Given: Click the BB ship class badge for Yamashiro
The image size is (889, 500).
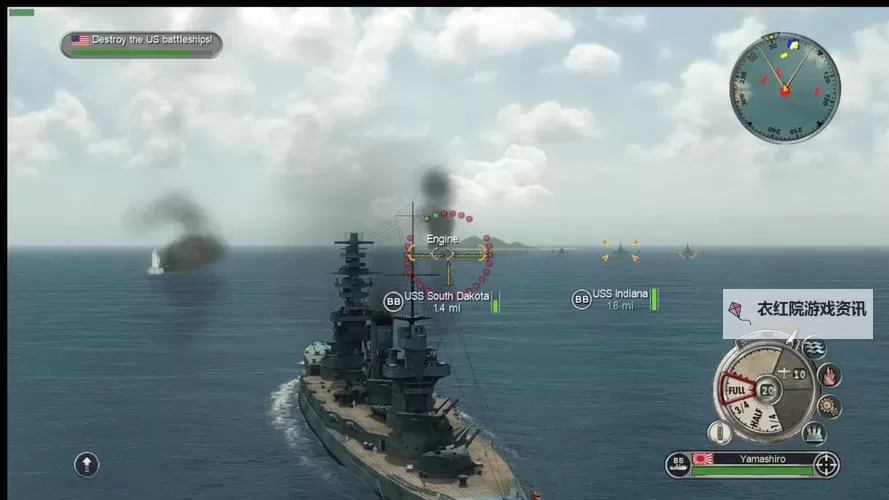Looking at the screenshot, I should [x=678, y=464].
